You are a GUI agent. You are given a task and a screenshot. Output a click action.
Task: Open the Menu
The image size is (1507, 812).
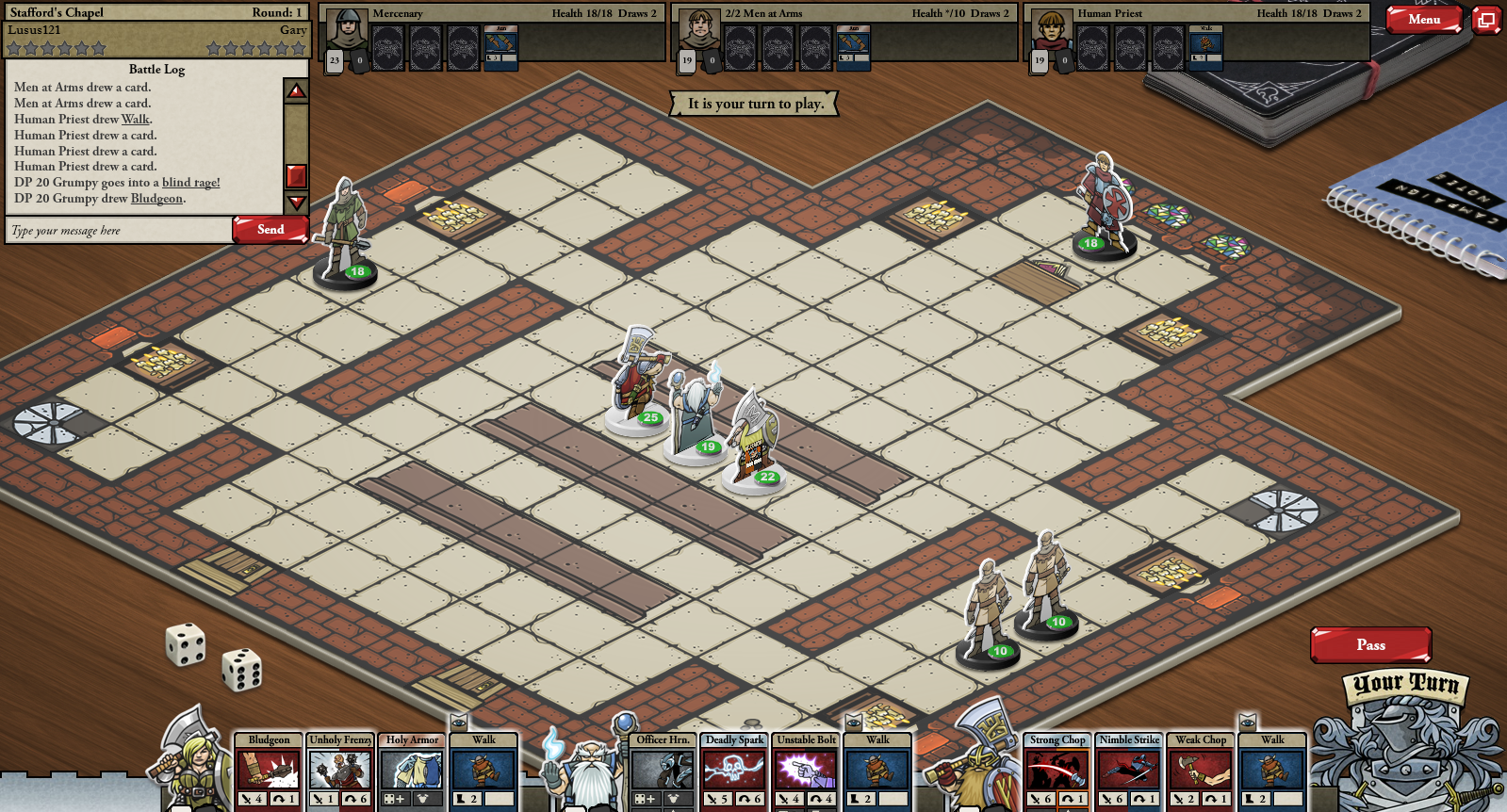point(1423,19)
